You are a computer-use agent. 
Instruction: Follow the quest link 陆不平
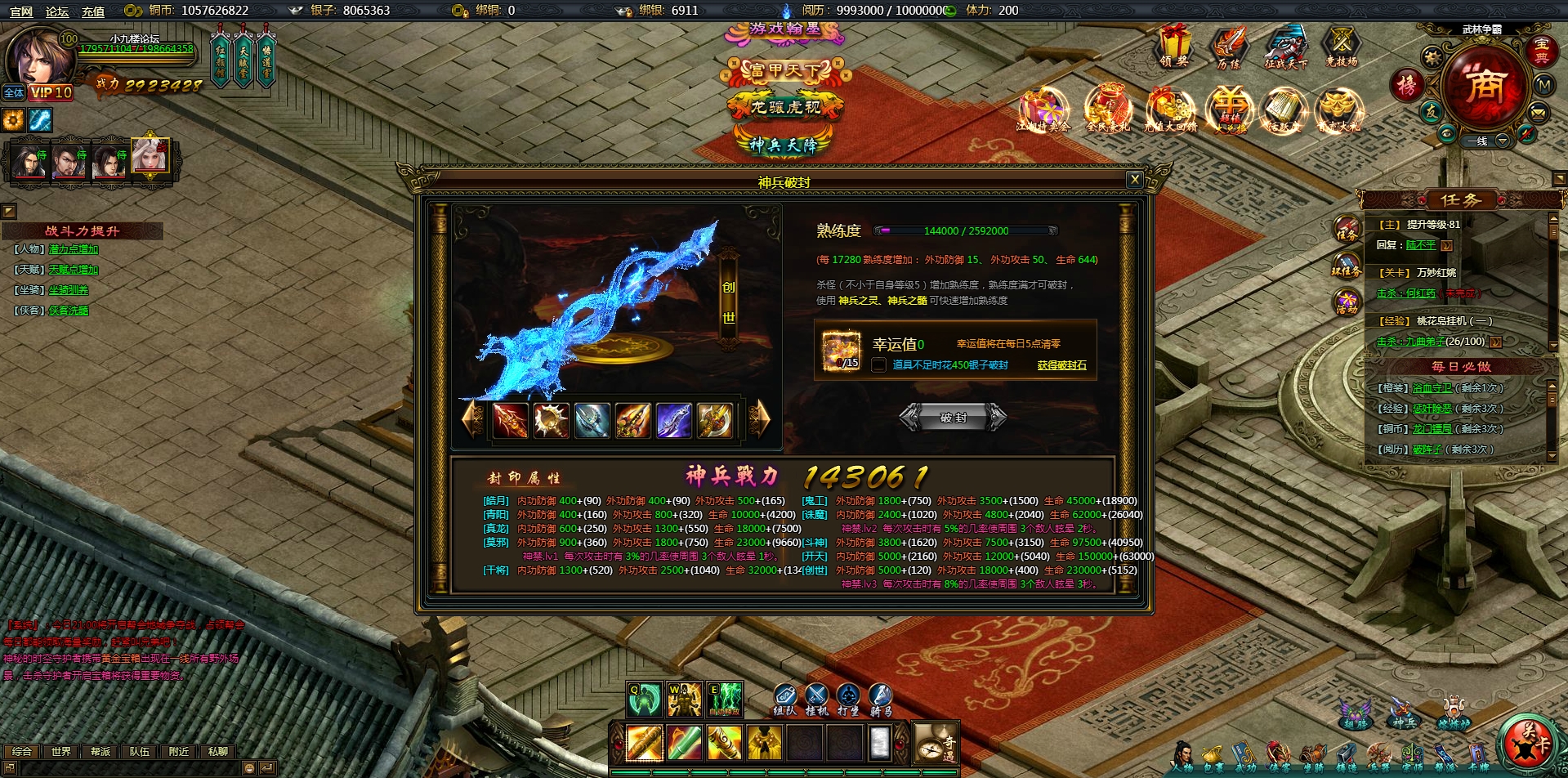[1421, 245]
